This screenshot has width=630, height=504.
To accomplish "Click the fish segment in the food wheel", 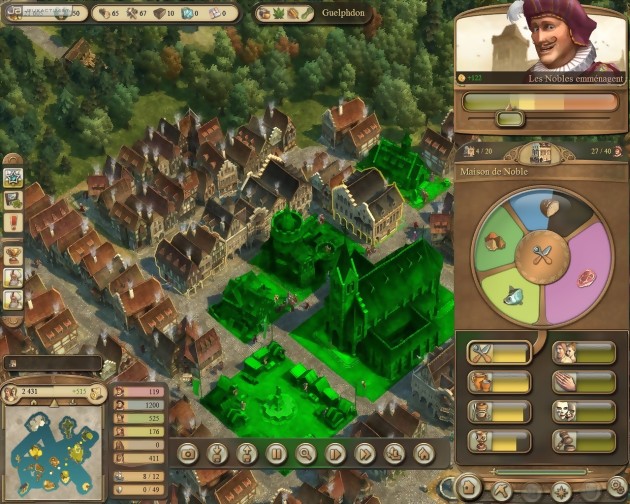I will (x=513, y=295).
